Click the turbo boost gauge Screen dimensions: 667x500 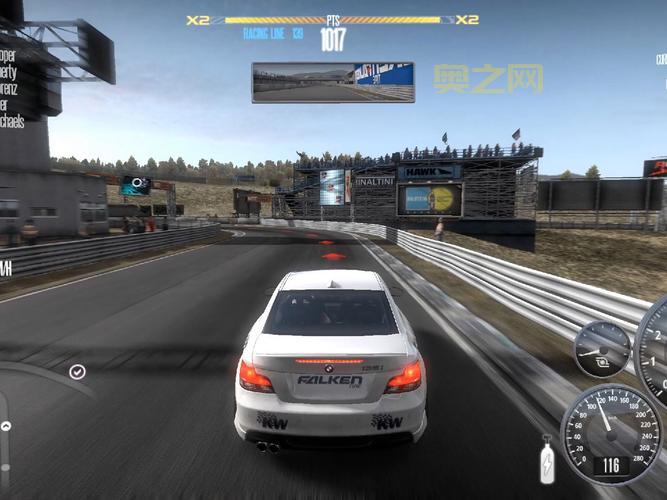click(x=602, y=349)
